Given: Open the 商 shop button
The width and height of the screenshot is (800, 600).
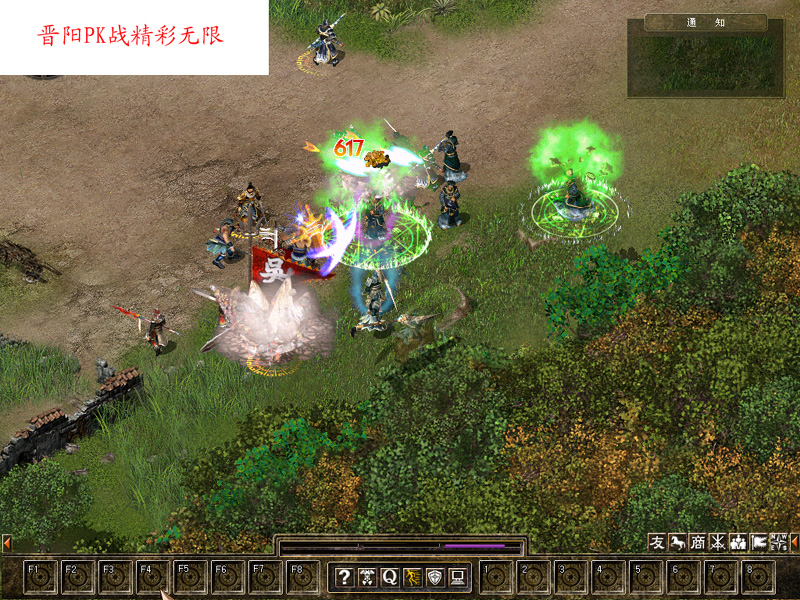Looking at the screenshot, I should (698, 542).
